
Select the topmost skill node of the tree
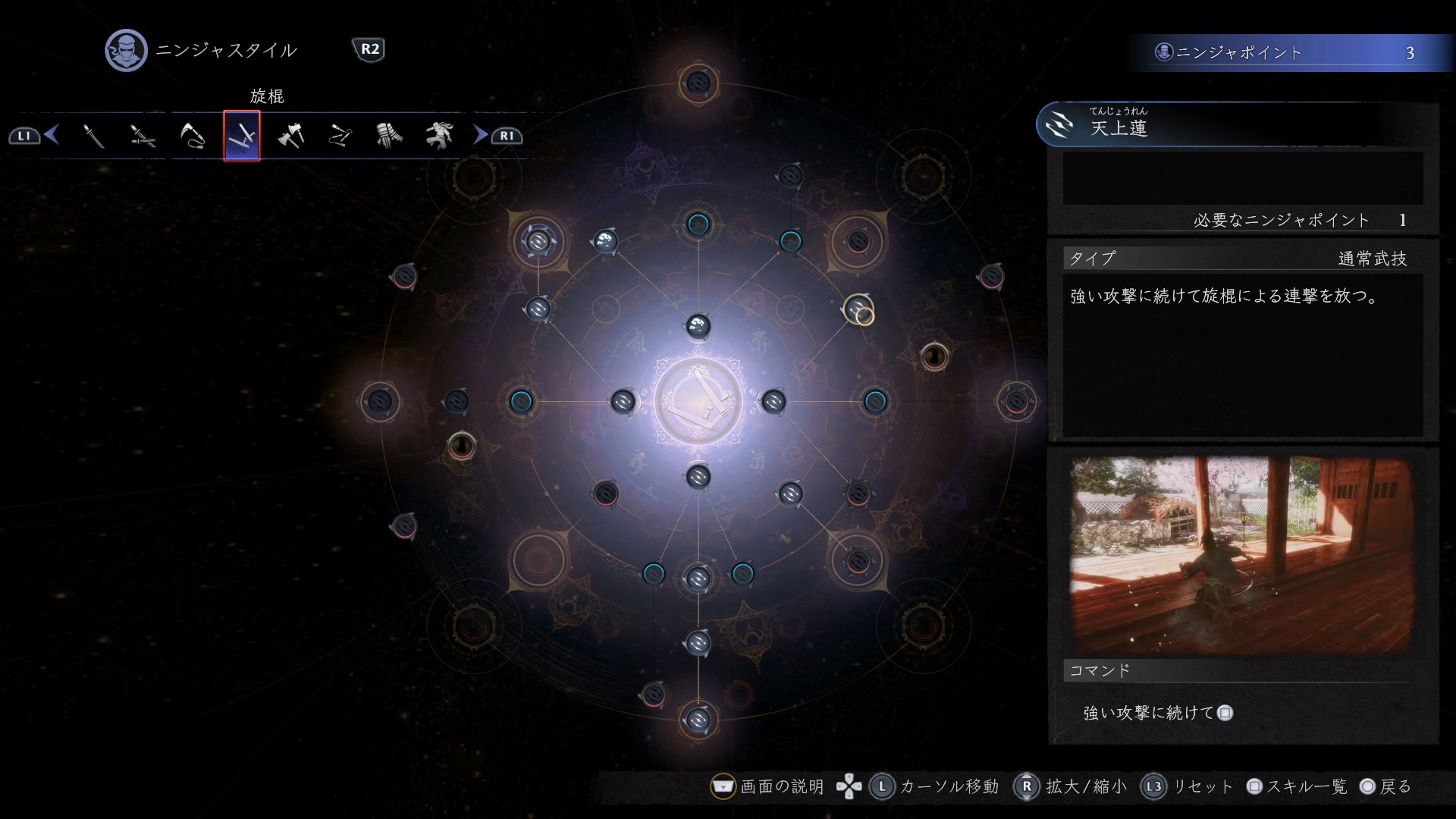coord(698,83)
